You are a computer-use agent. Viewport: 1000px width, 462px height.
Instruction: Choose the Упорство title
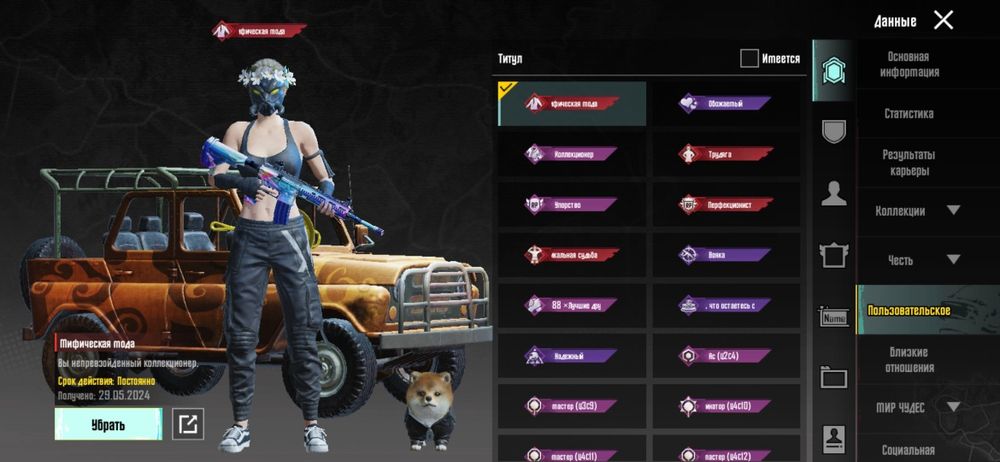573,204
